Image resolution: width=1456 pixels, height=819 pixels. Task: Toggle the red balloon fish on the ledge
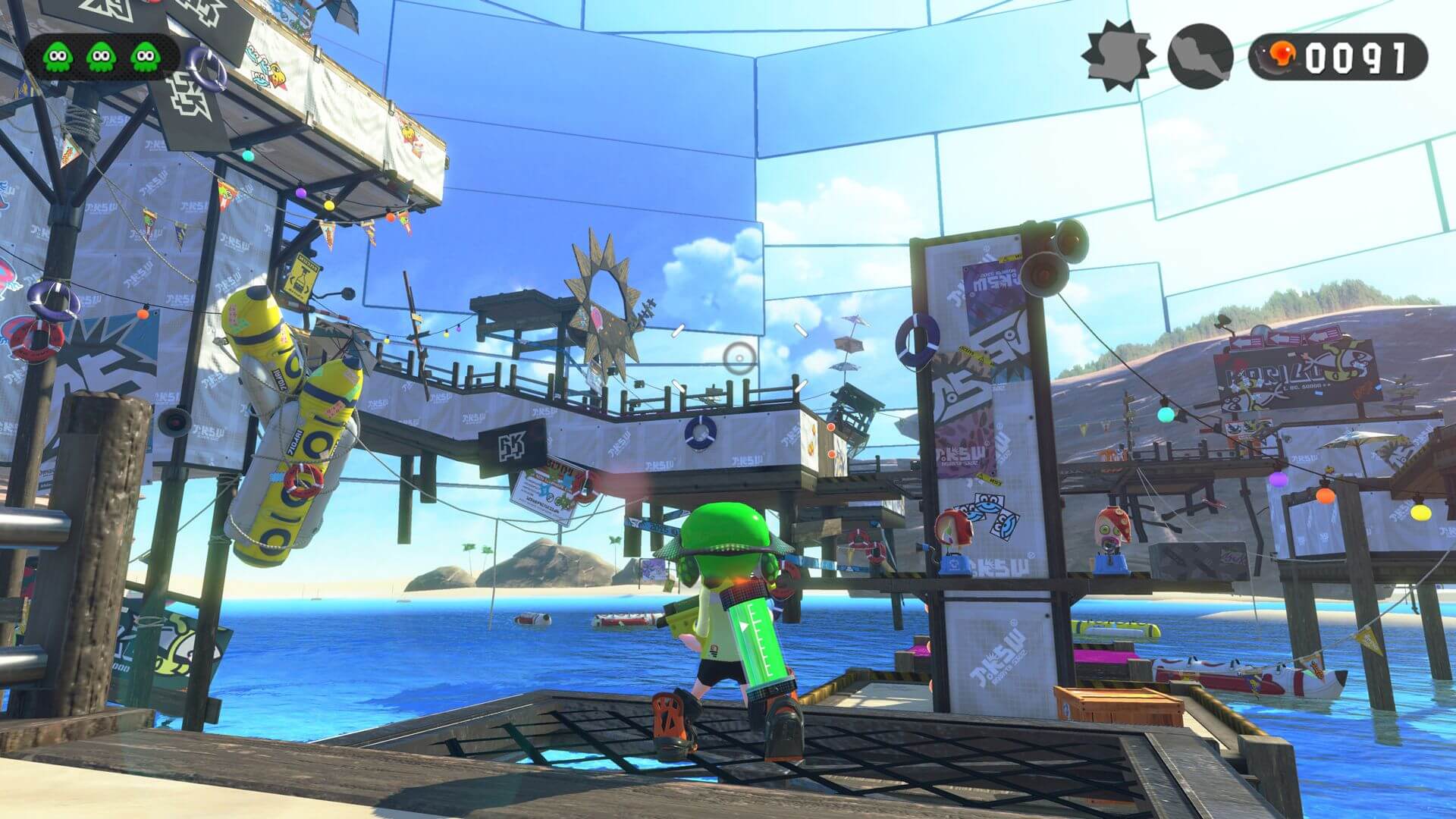click(x=955, y=529)
